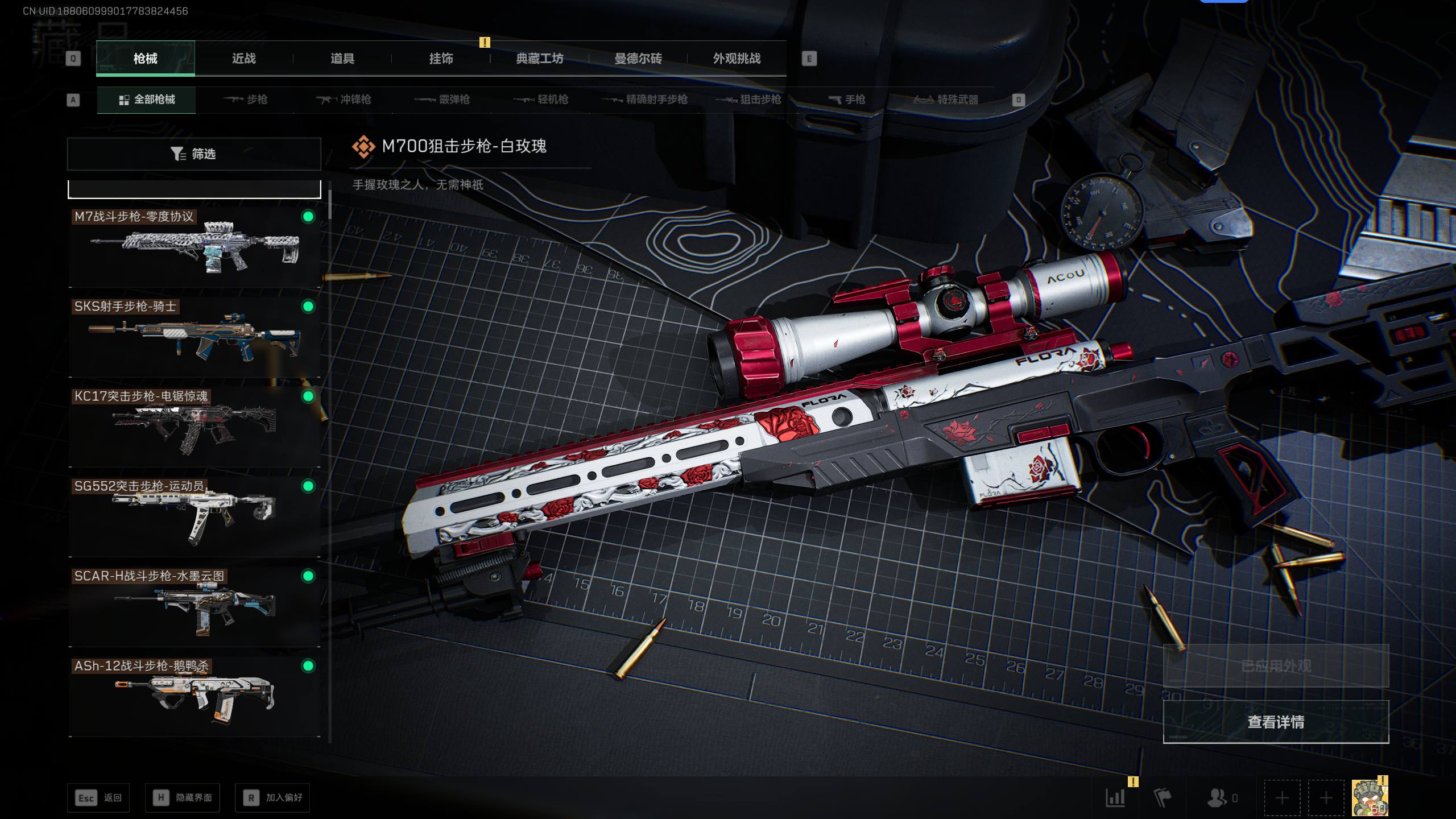Open the 道具 items tab
Screen dimensions: 1456x819
pos(342,59)
